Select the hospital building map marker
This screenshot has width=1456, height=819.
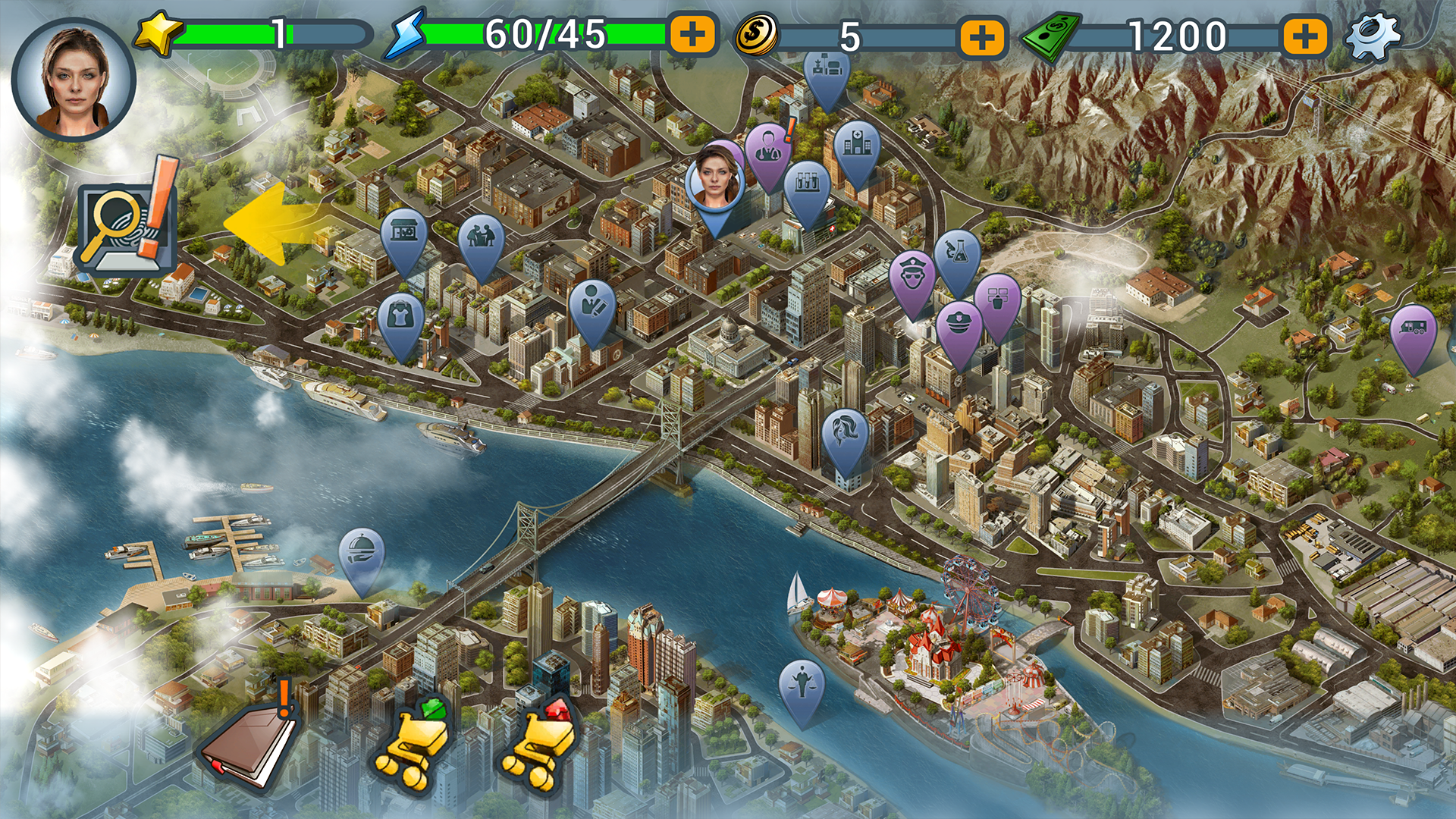(856, 146)
